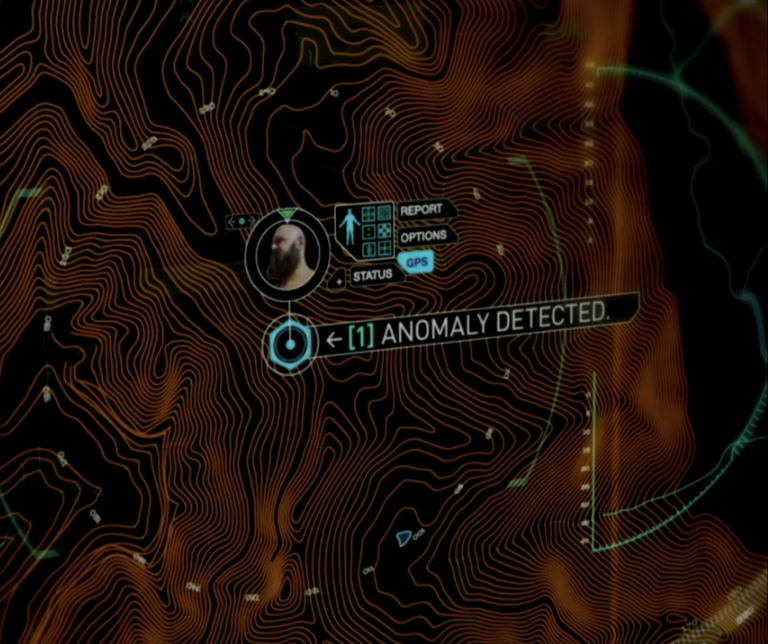Select the highlighted GPS button
Viewport: 768px width, 644px height.
click(x=416, y=262)
